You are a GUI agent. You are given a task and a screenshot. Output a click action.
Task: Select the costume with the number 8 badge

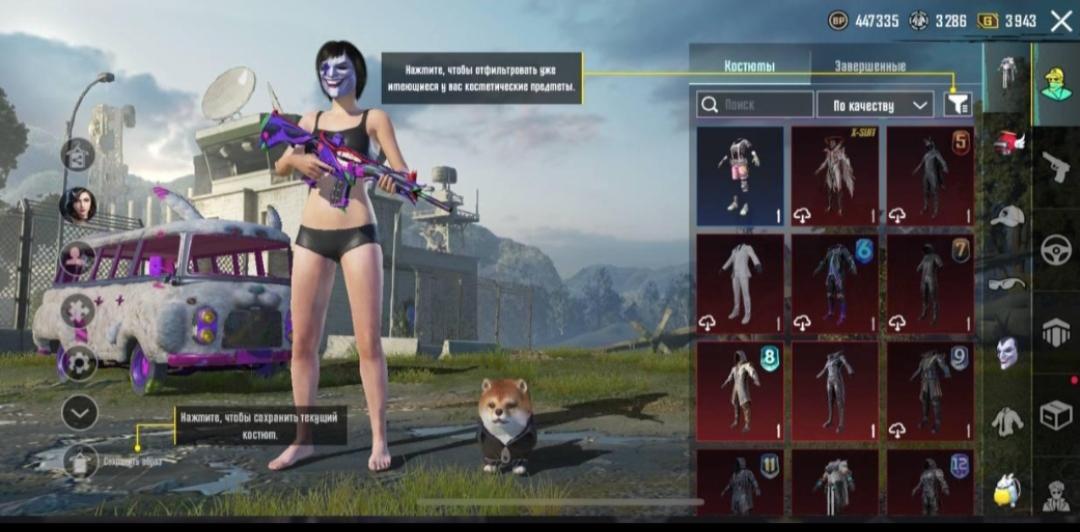(x=740, y=391)
